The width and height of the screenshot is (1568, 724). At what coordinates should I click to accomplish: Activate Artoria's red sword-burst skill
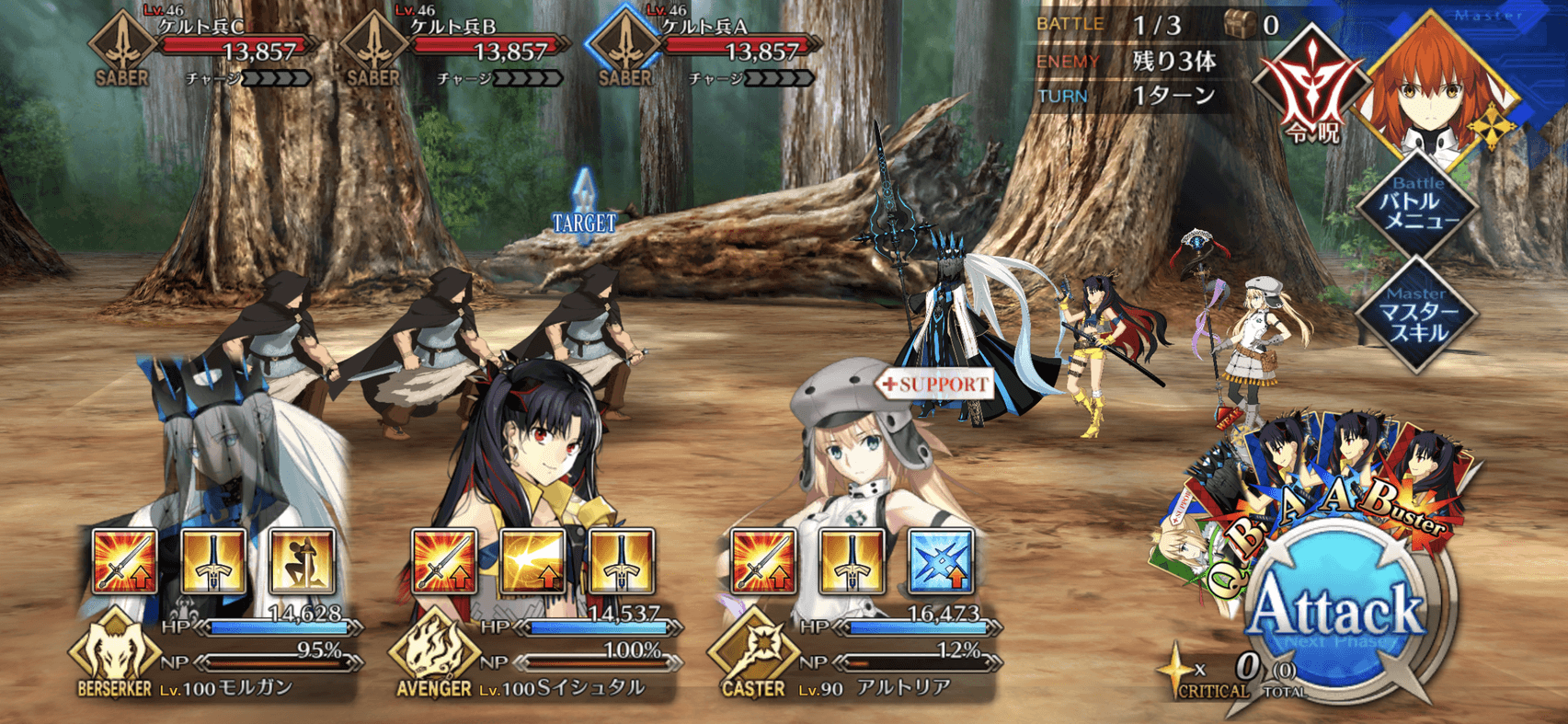(762, 561)
